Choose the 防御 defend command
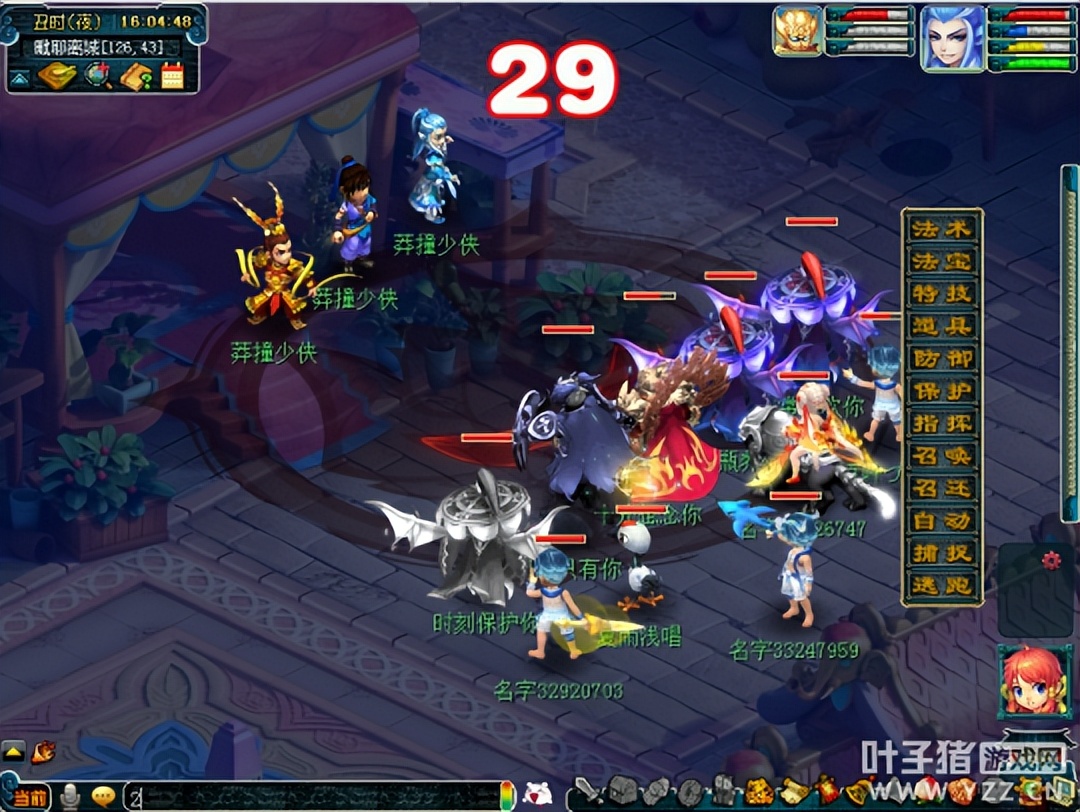Viewport: 1080px width, 812px height. pyautogui.click(x=941, y=359)
